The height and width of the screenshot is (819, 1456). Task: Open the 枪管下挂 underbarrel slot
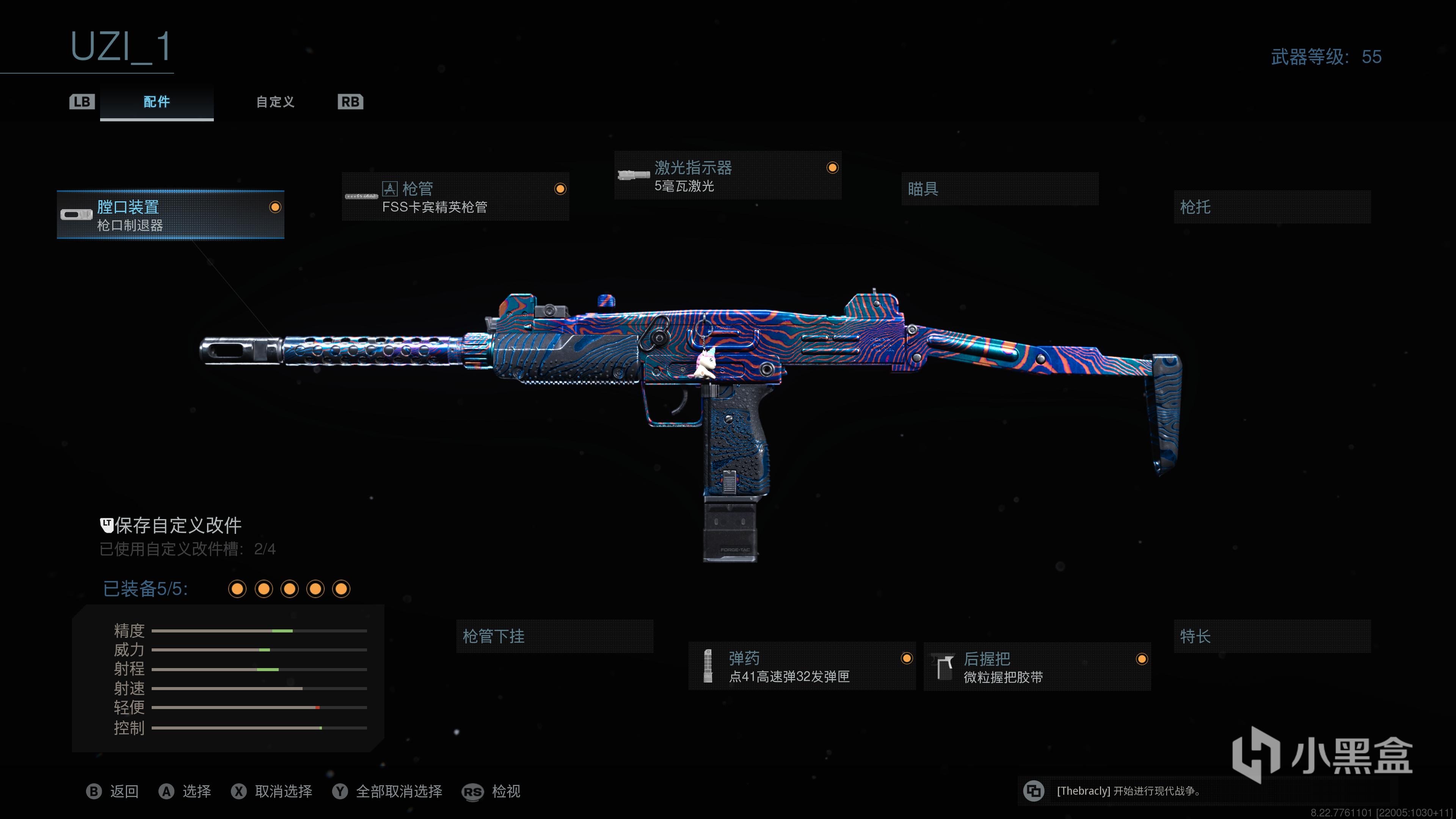click(x=554, y=637)
